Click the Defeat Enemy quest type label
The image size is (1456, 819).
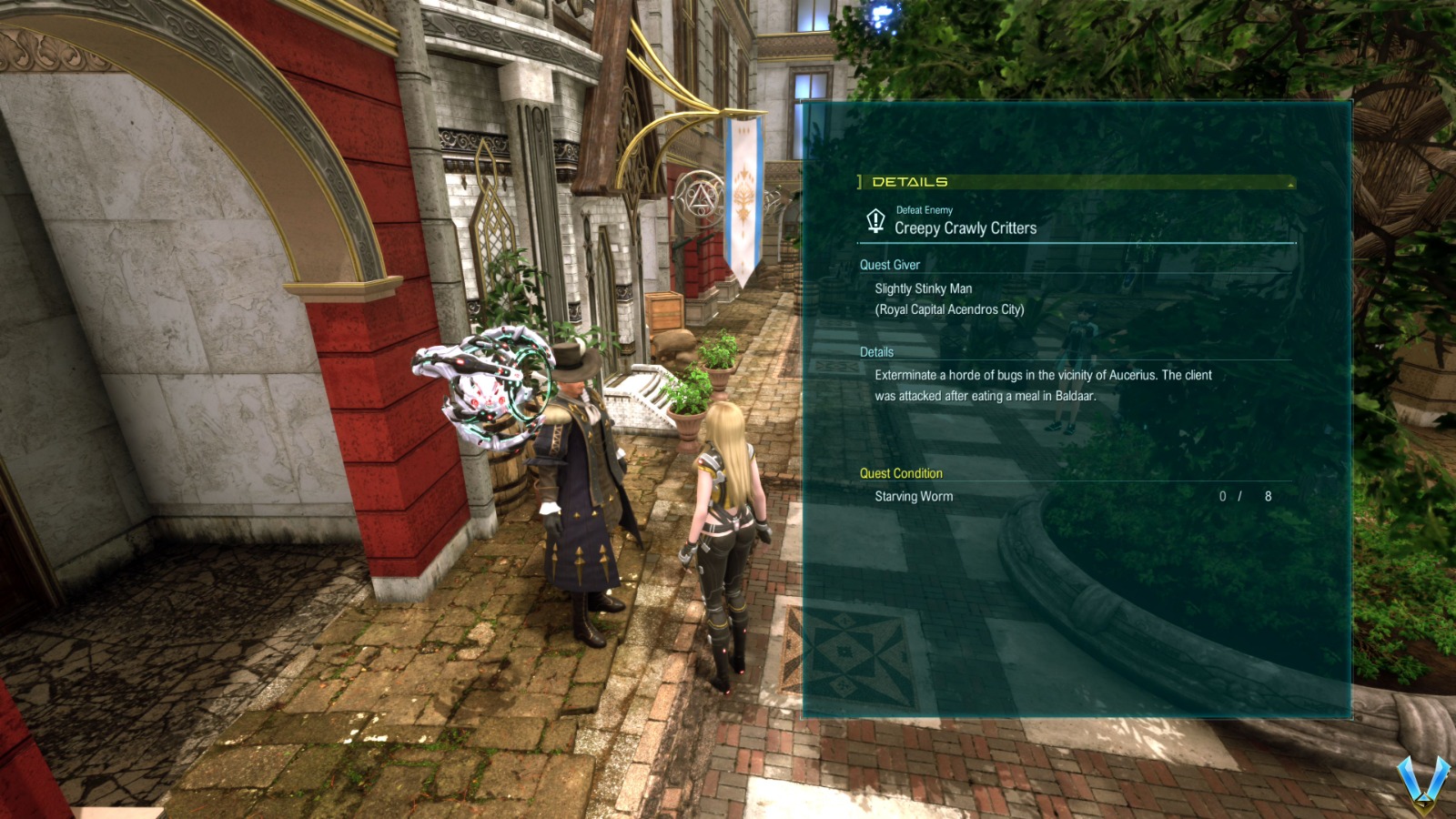tap(923, 210)
